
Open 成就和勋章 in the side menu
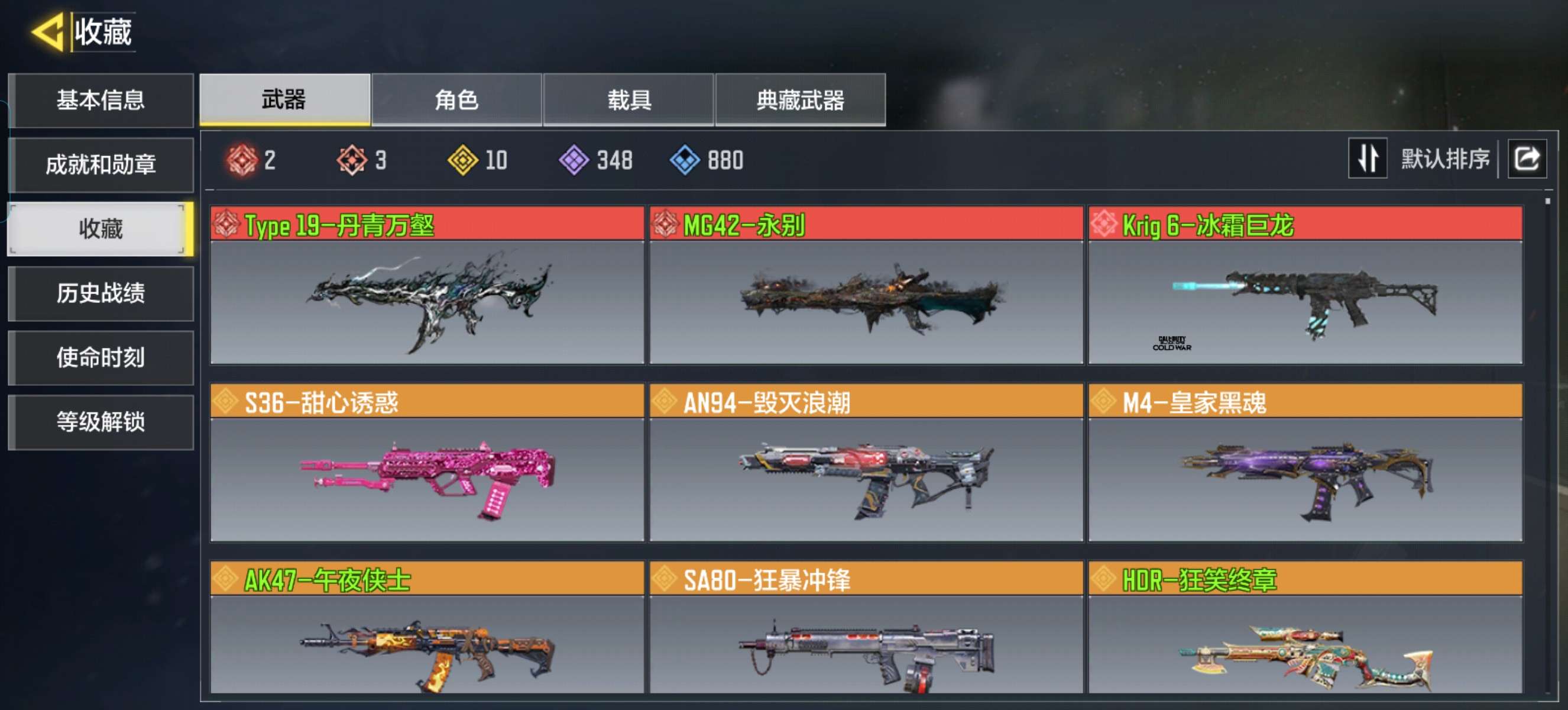(x=101, y=164)
